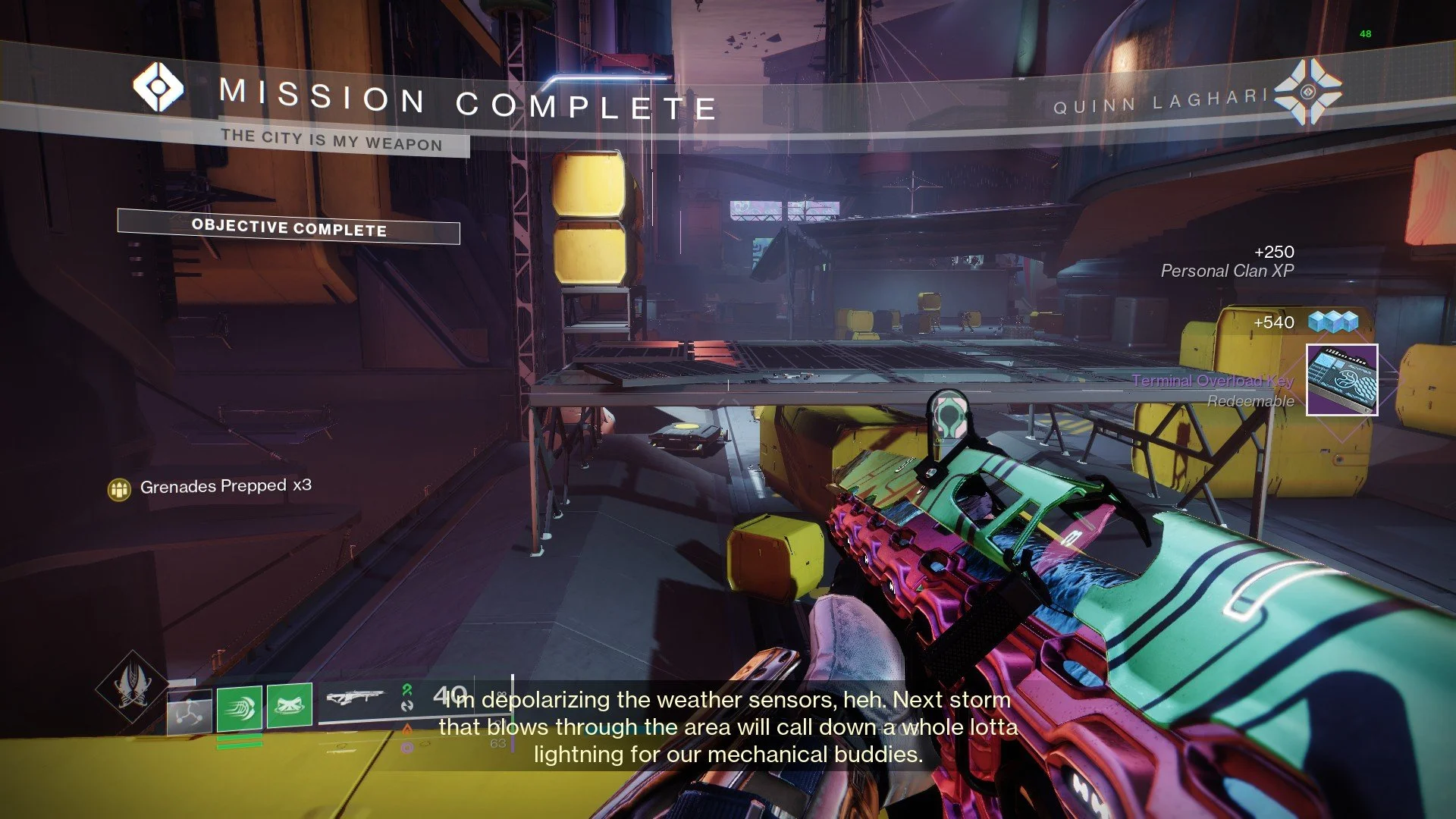Select the Grenades Prepped x3 buff icon

tap(119, 490)
